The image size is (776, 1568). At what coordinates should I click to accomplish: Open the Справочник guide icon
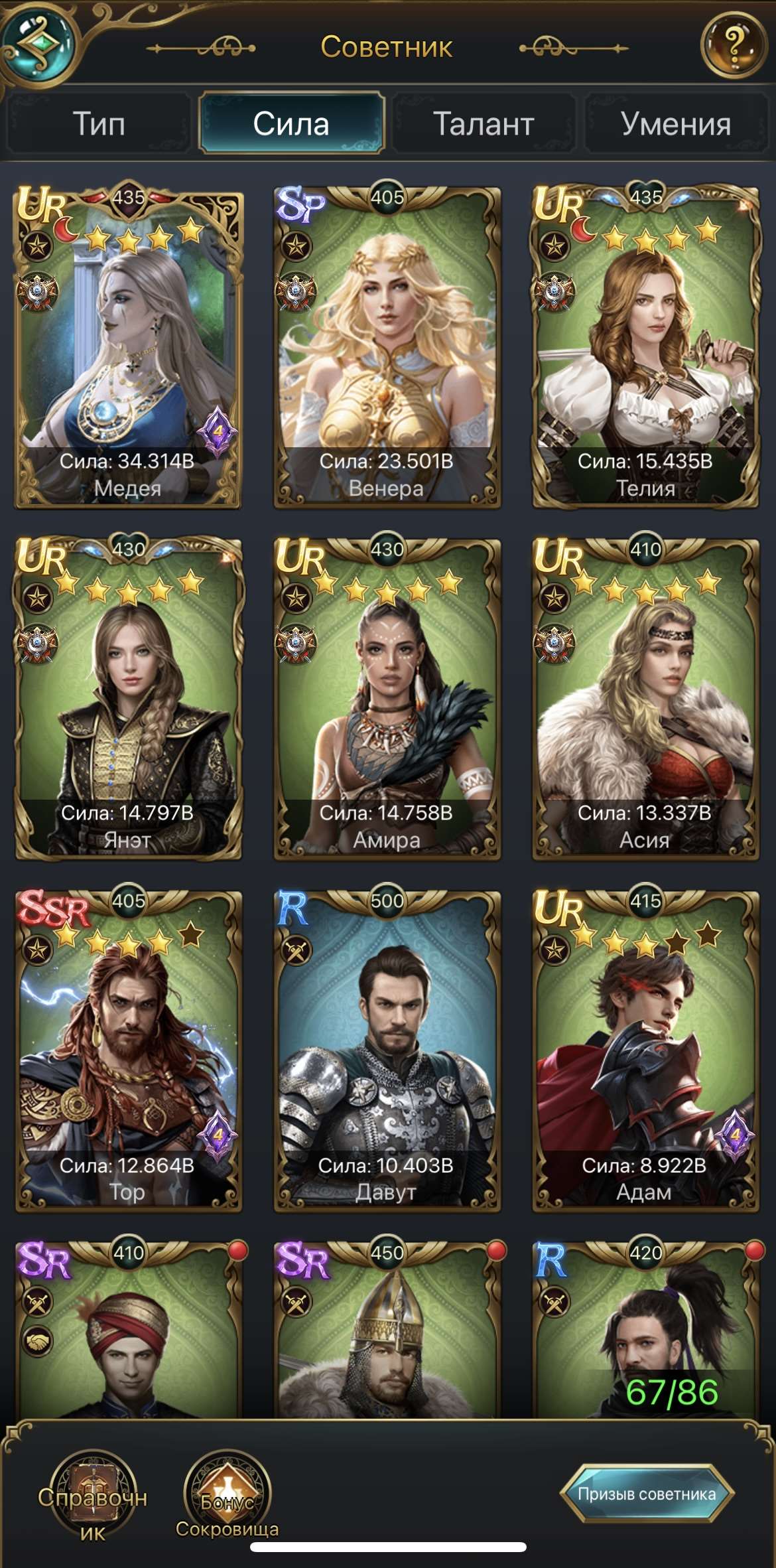tap(93, 1493)
